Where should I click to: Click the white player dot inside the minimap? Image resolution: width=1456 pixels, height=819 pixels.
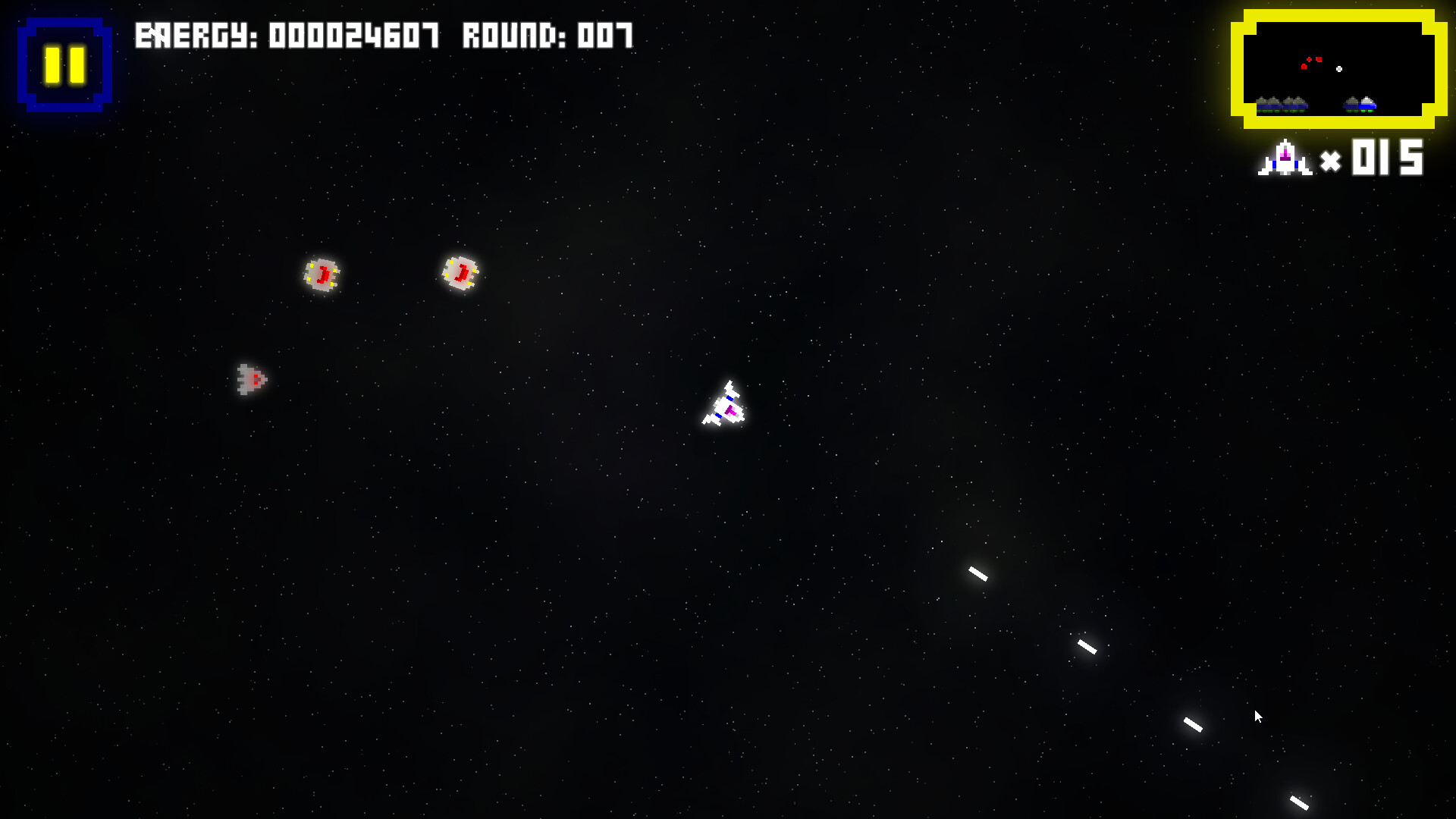1339,69
